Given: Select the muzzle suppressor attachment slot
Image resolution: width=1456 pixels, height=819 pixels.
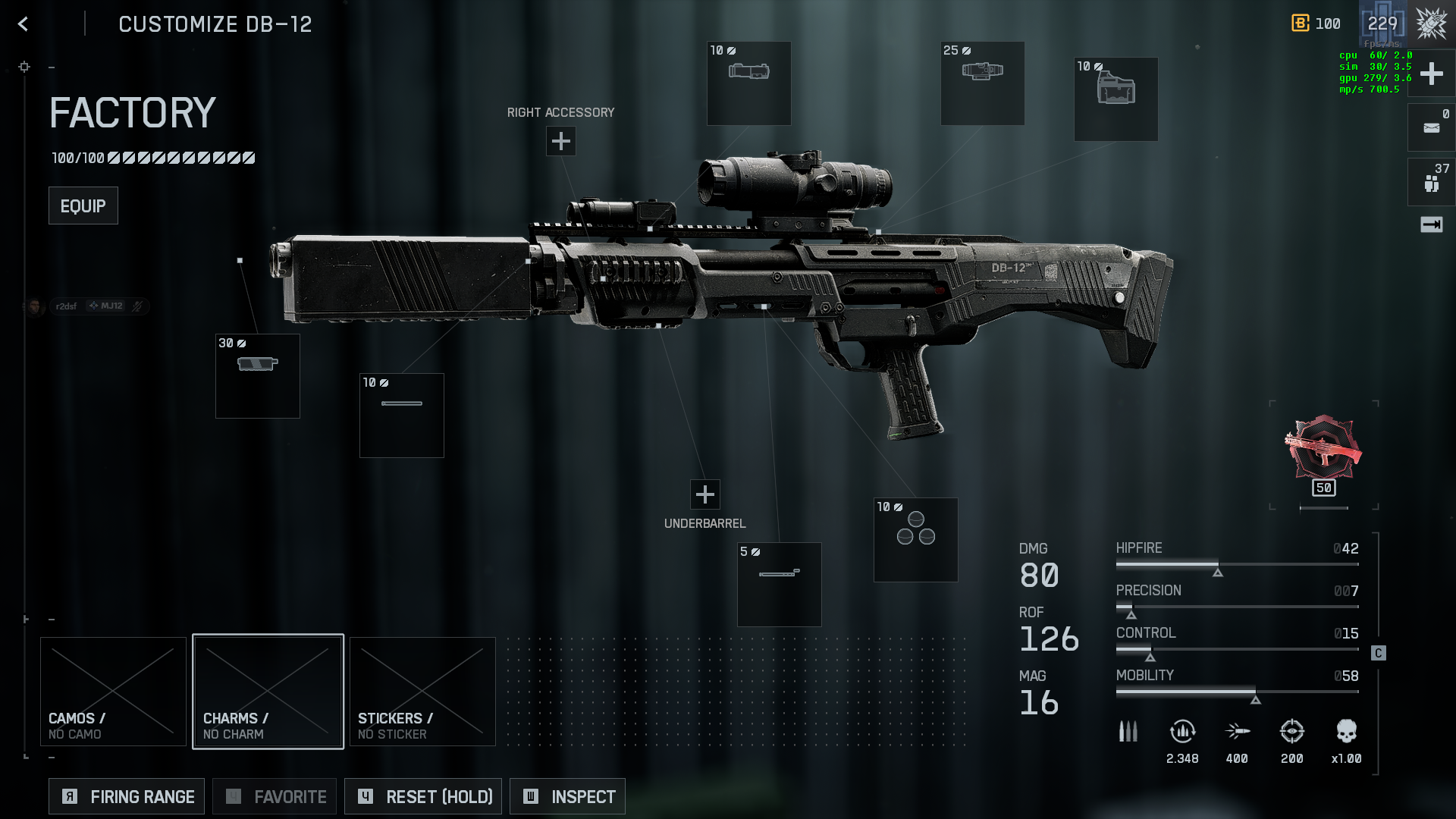Looking at the screenshot, I should (258, 376).
